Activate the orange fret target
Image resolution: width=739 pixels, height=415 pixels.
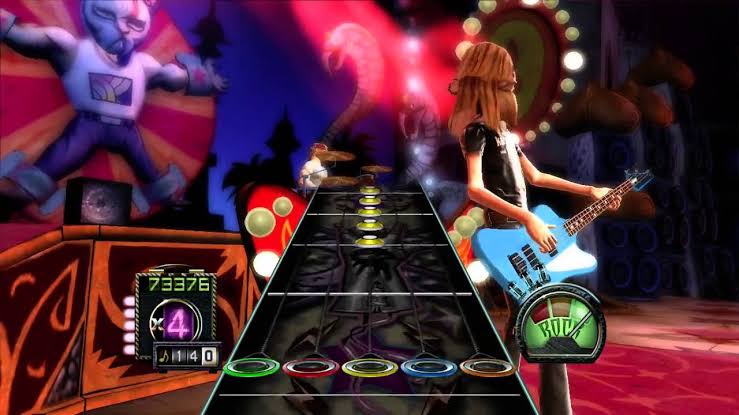[488, 367]
